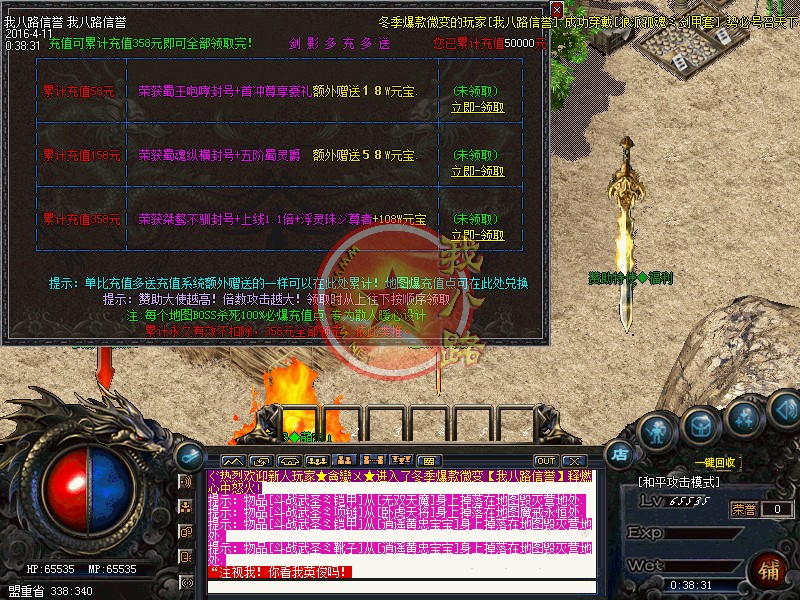Close the recharge reward panel
Image resolution: width=800 pixels, height=600 pixels.
(557, 10)
